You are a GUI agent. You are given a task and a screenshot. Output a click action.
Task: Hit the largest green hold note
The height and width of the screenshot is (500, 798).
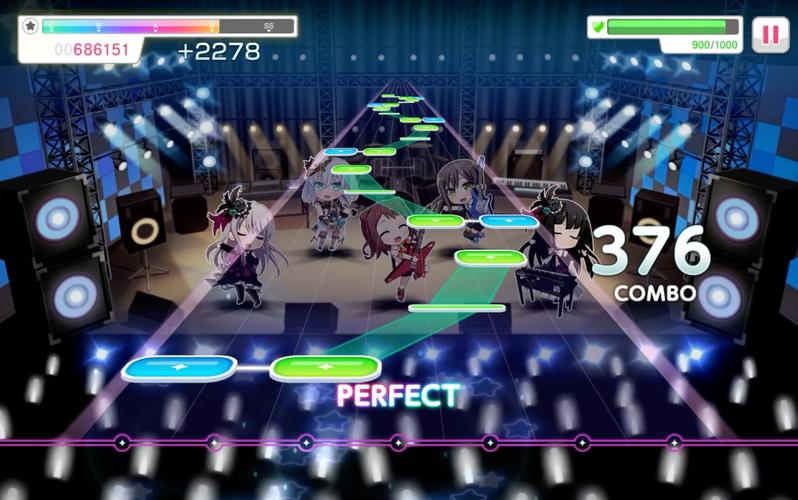point(325,368)
